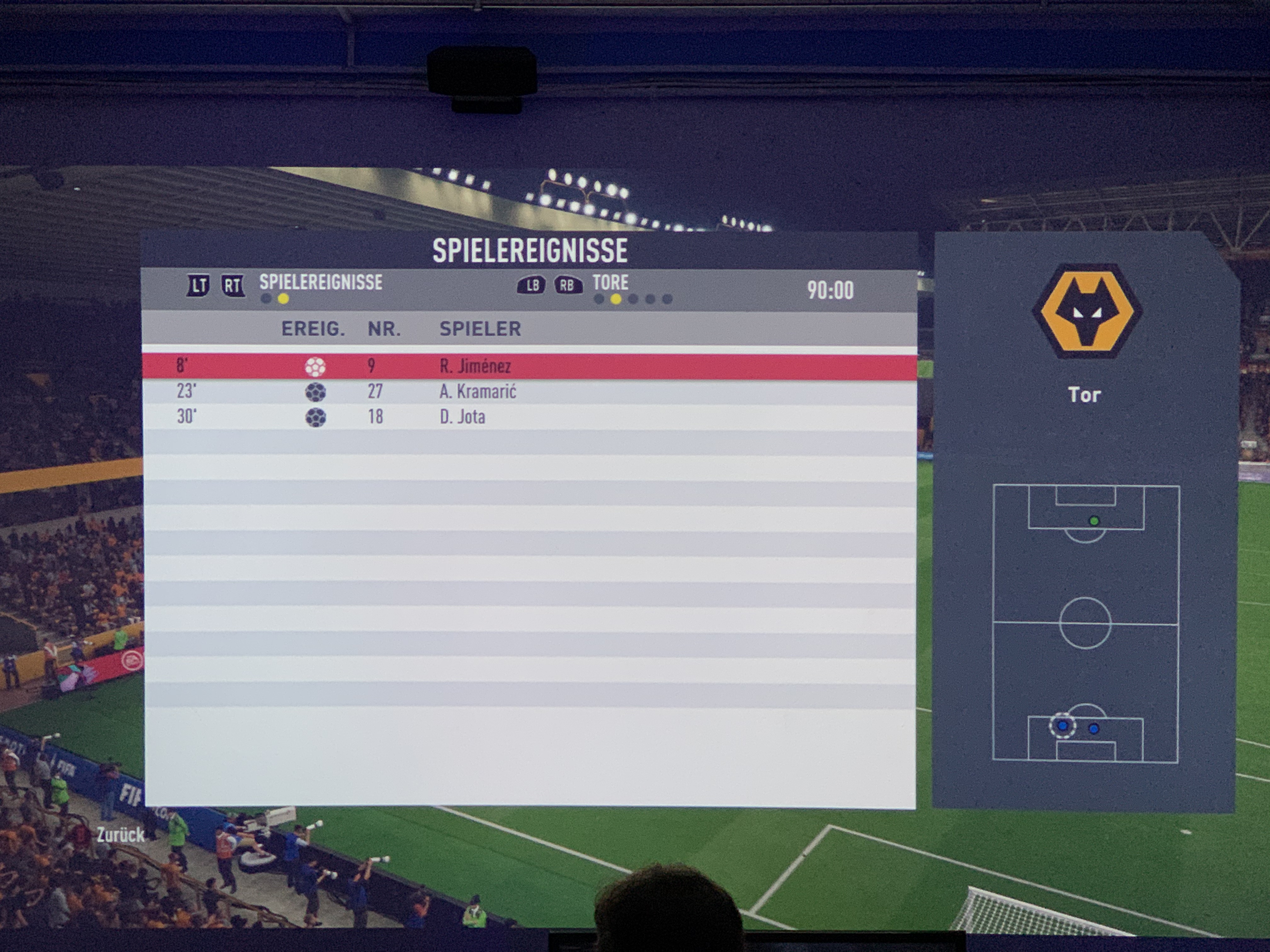The image size is (1270, 952).
Task: Click the green goal marker on pitch
Action: tap(1094, 521)
